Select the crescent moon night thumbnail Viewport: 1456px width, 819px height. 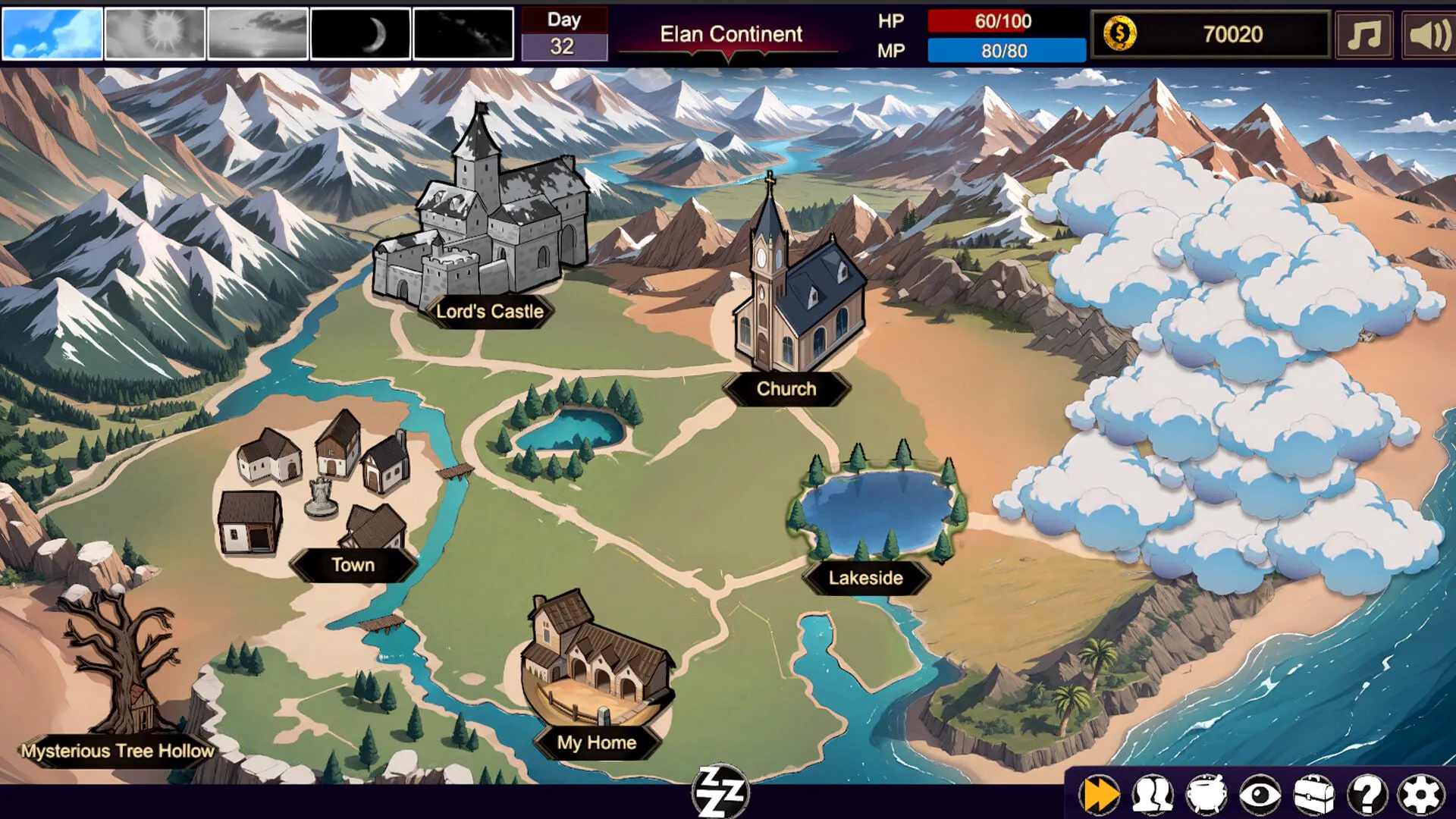click(361, 33)
